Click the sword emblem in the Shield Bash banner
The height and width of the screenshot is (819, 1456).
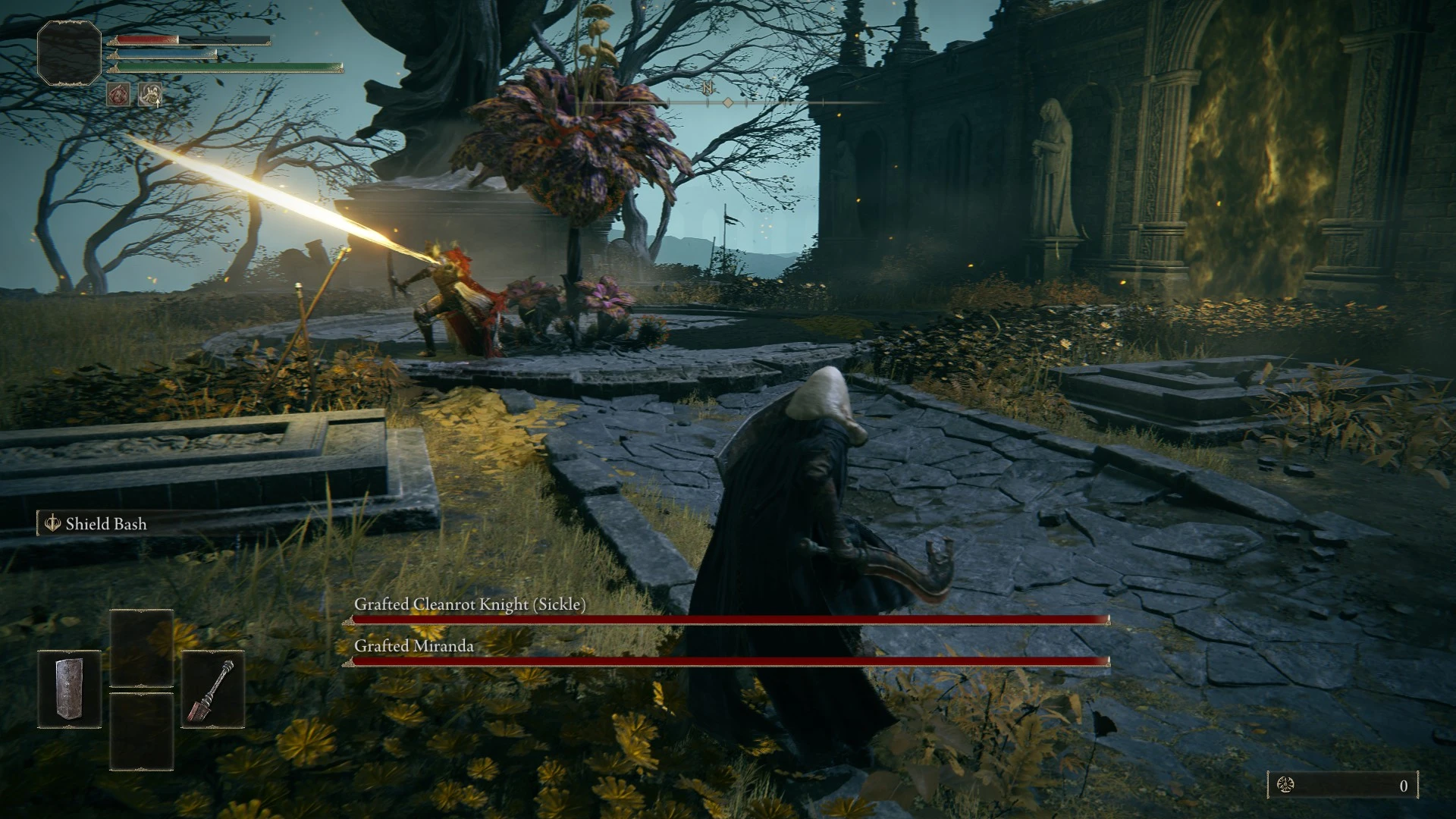point(53,524)
